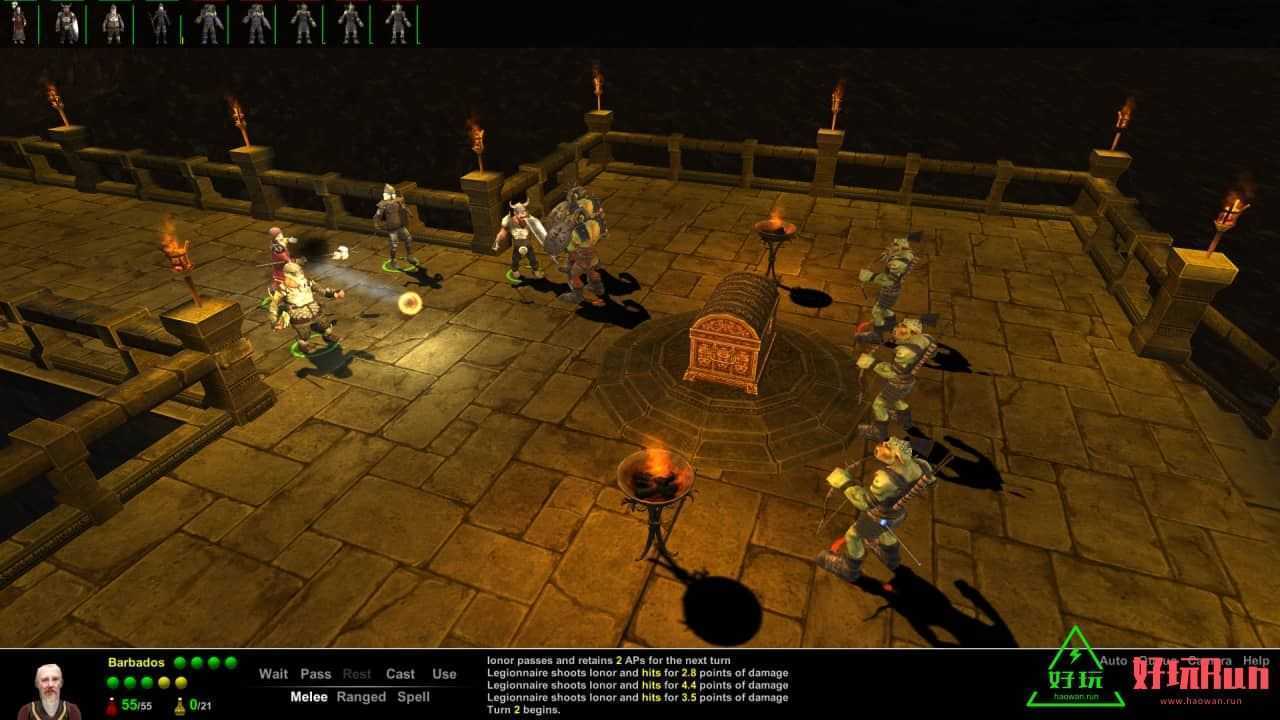Select the Spell attack mode
Screen dimensions: 1280x720
point(414,697)
